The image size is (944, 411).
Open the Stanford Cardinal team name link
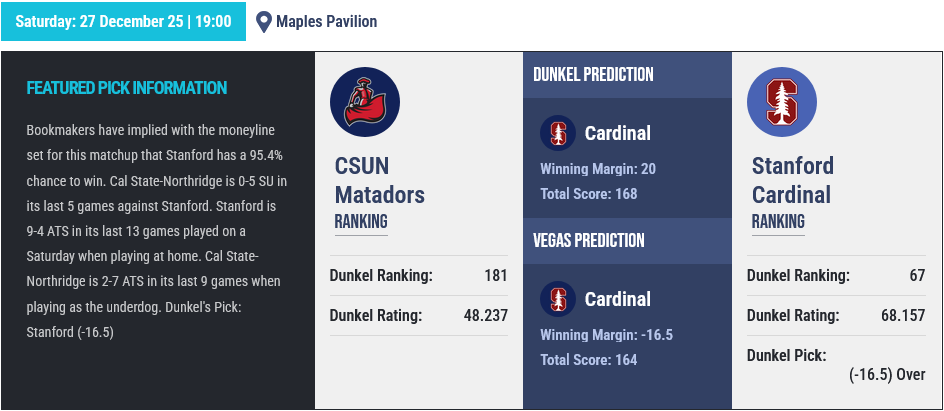tap(793, 180)
